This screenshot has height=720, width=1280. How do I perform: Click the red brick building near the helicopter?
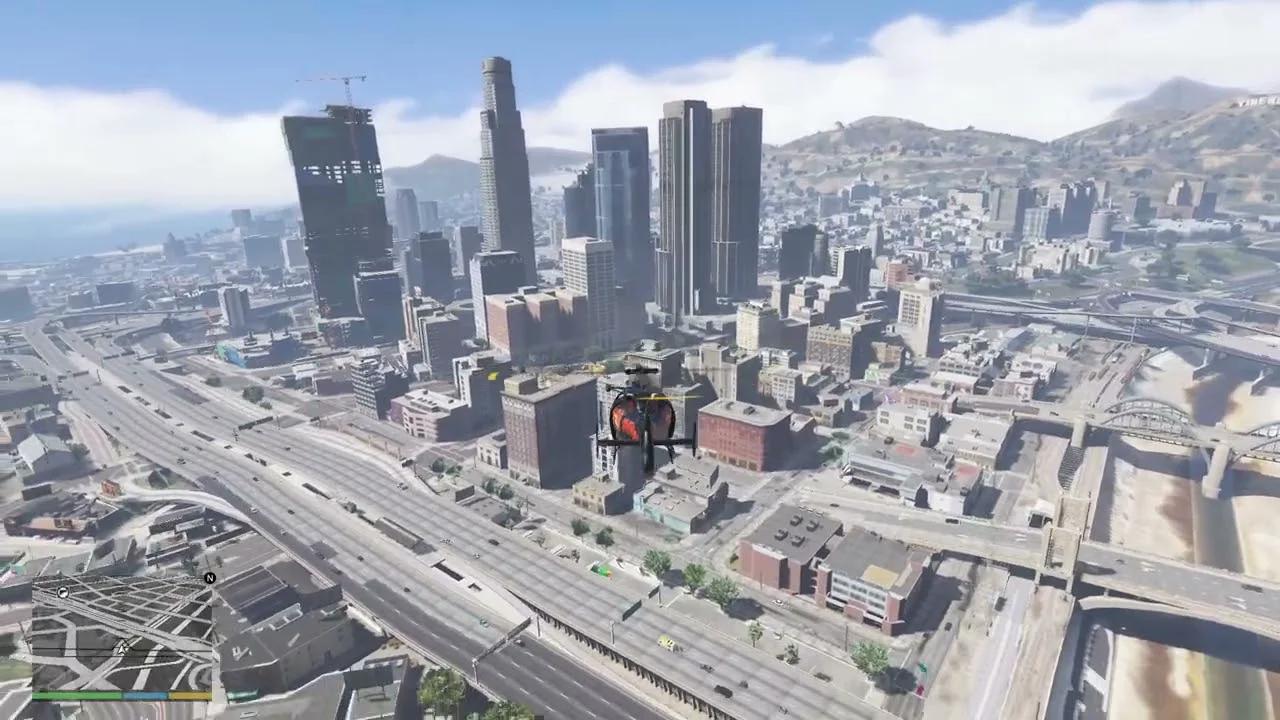tap(740, 435)
